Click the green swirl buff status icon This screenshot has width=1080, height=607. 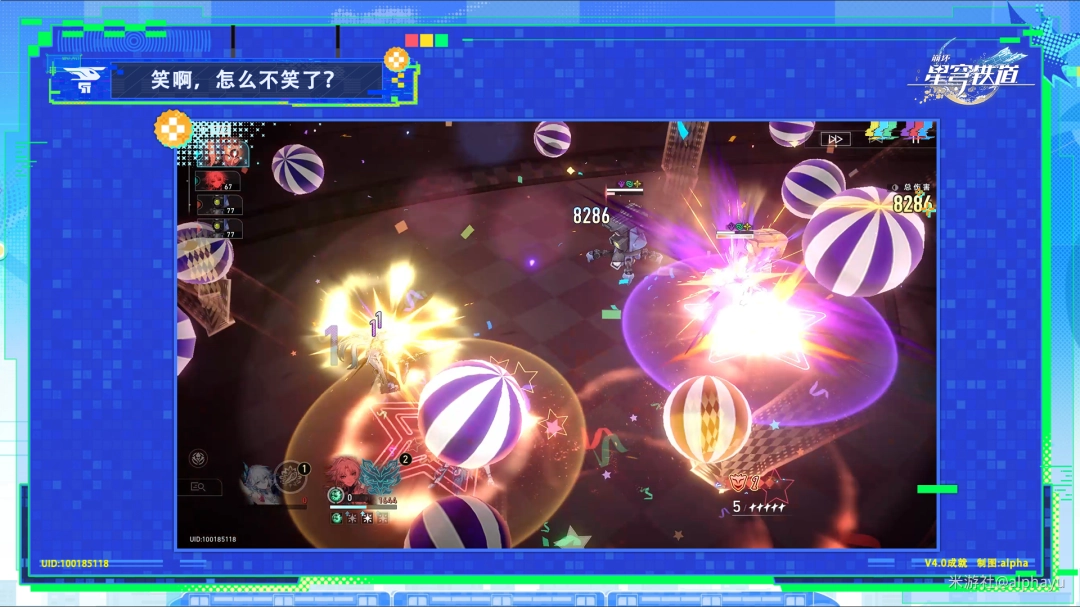337,518
